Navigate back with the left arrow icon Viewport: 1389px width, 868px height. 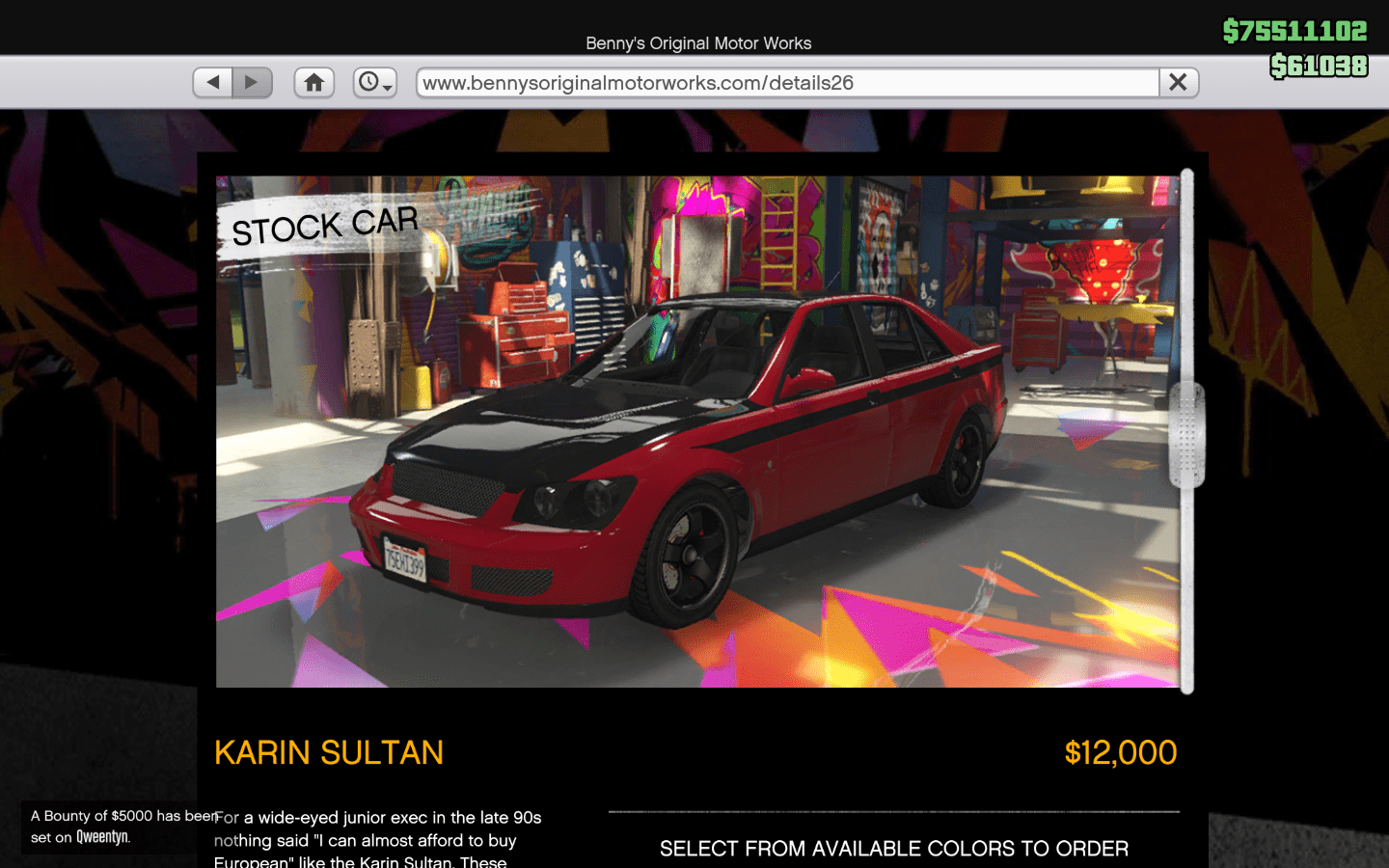point(212,82)
